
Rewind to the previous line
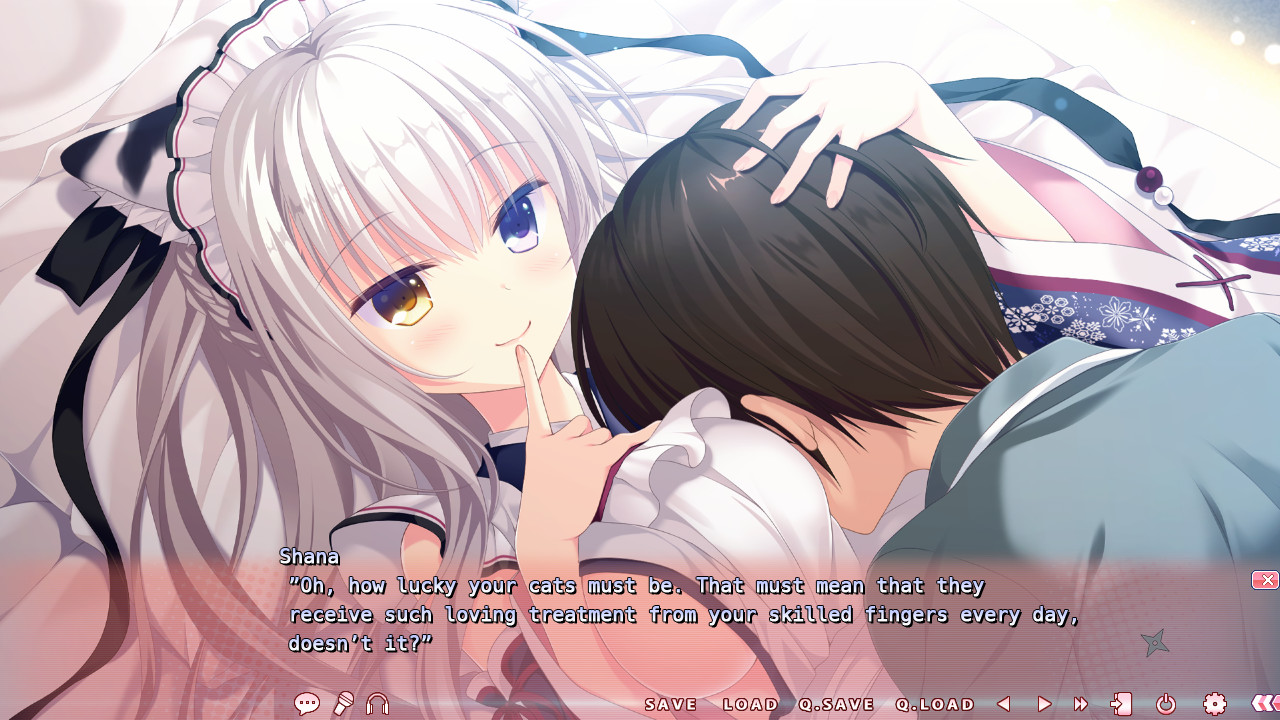point(1003,703)
